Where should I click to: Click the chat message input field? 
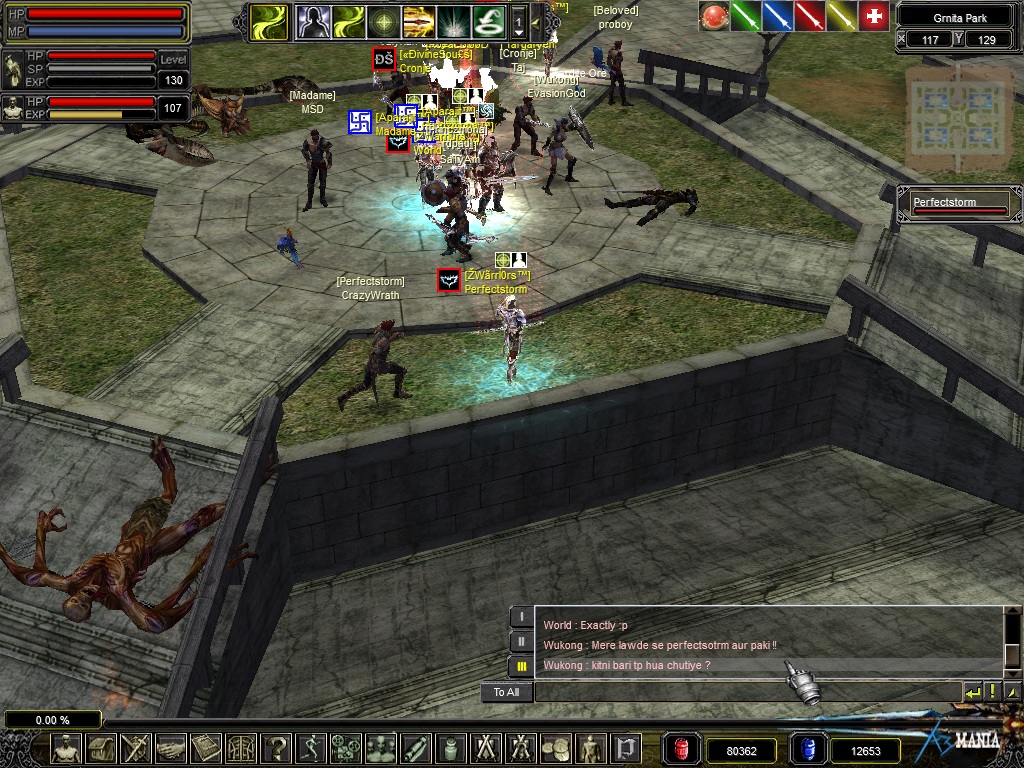[x=745, y=692]
